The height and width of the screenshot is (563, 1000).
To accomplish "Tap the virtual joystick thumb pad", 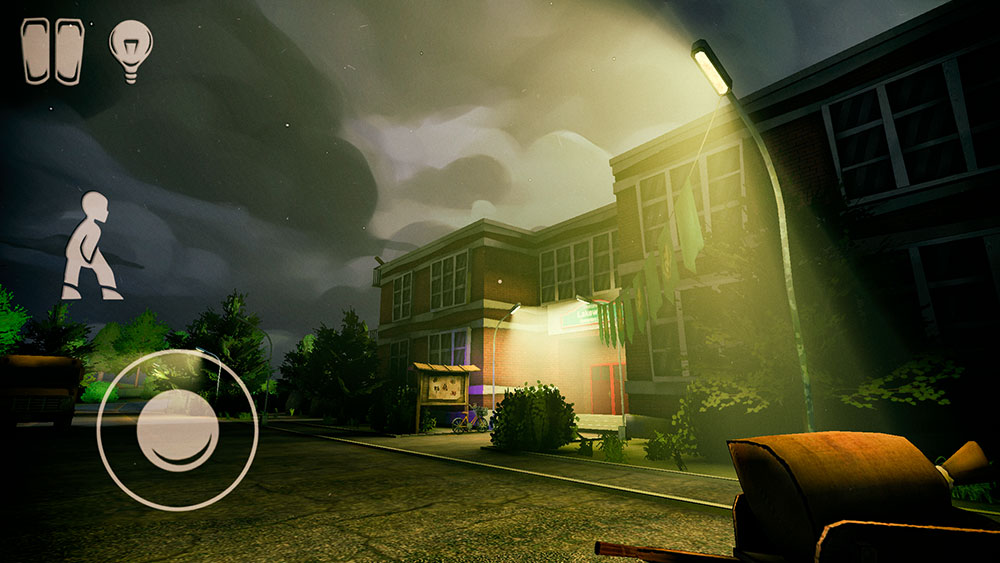I will 178,431.
